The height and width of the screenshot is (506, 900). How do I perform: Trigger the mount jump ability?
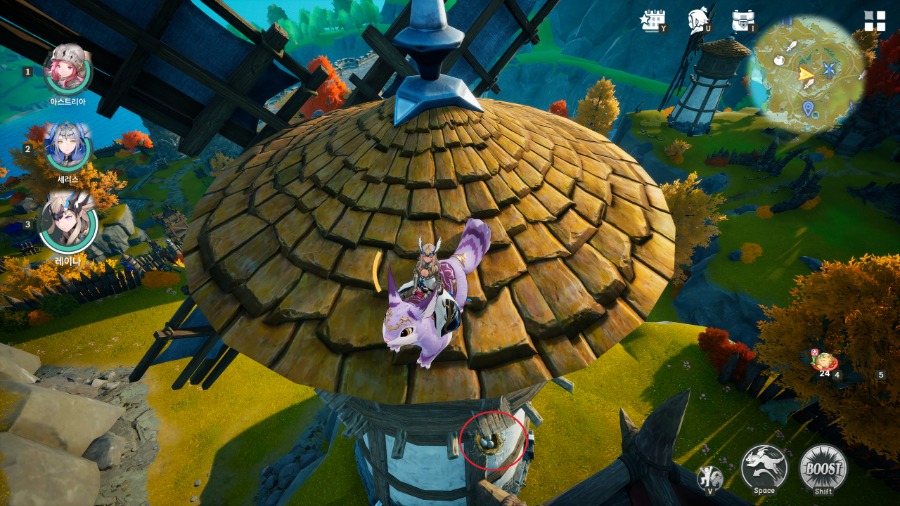(x=764, y=466)
